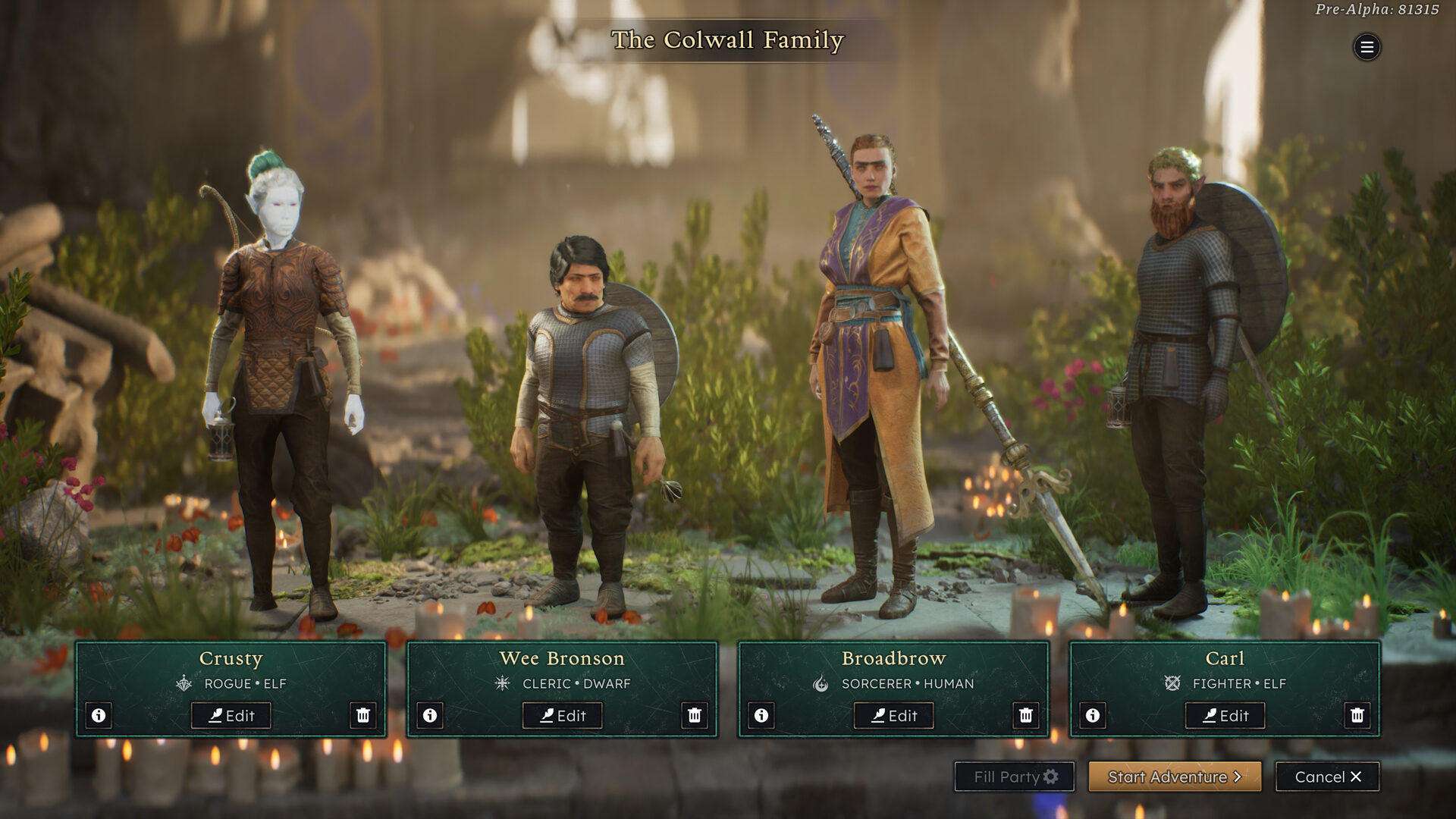Open Carl's character info panel
Screen dimensions: 1456x819
pos(1093,715)
